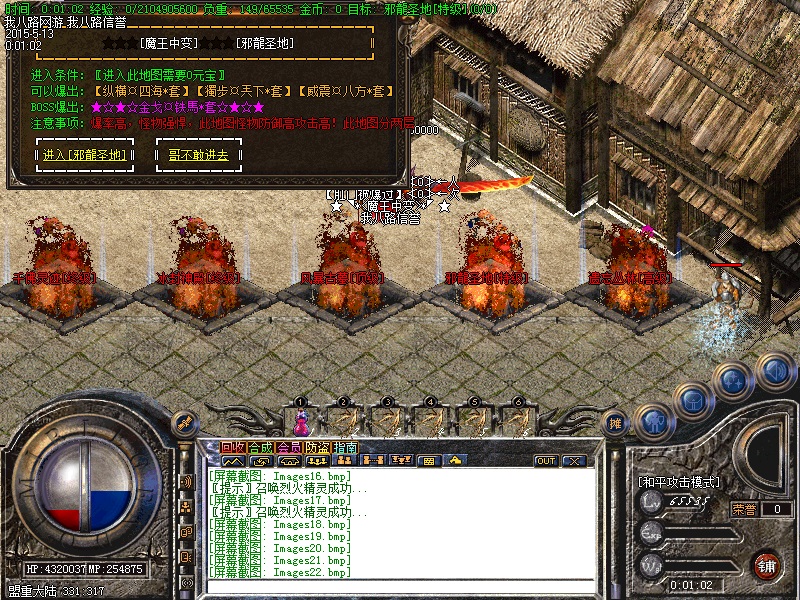Screen dimensions: 800x600
Task: Show the 指南 guide tab
Action: click(x=345, y=447)
